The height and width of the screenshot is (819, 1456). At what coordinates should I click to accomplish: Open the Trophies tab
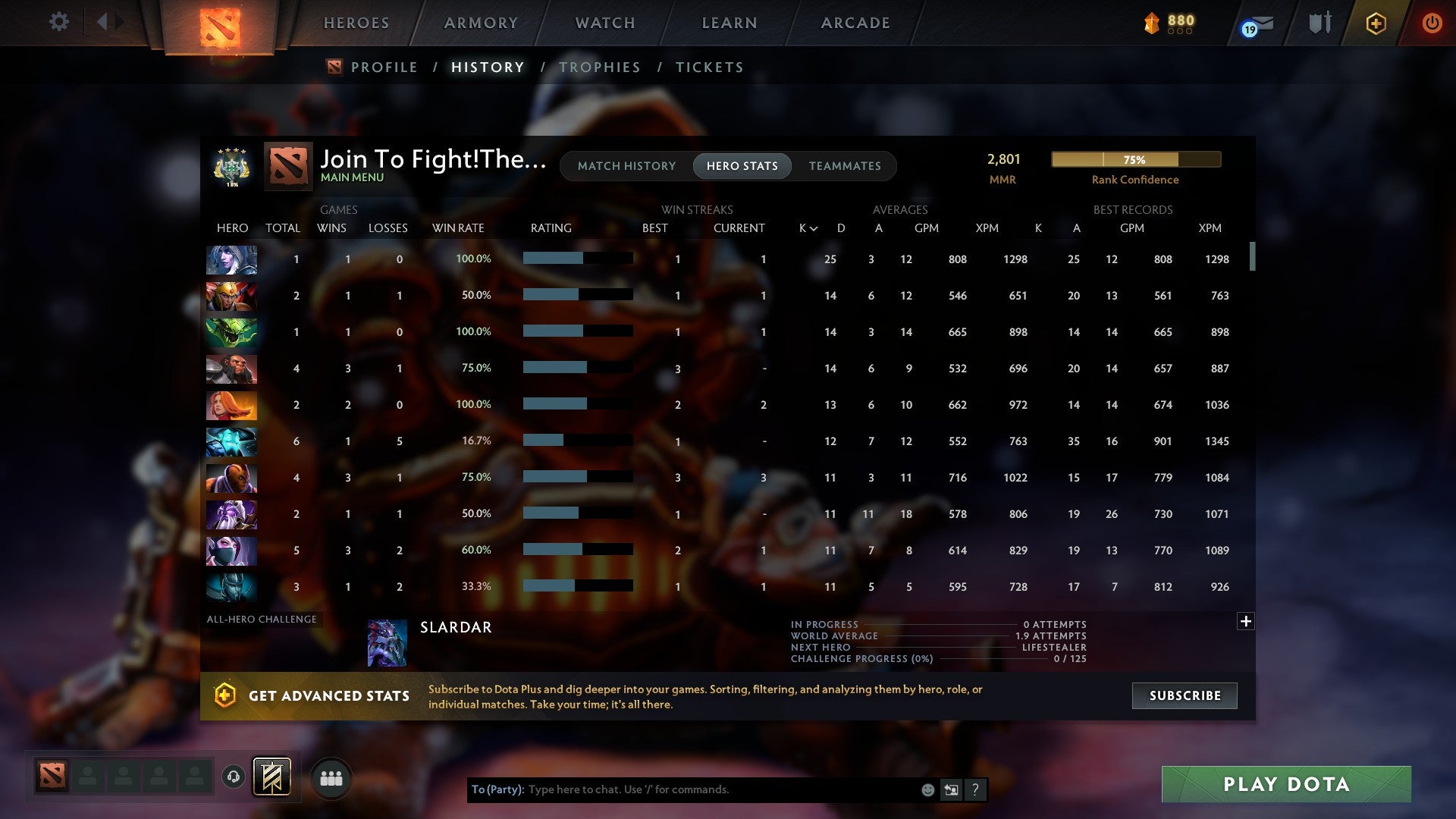[x=600, y=67]
